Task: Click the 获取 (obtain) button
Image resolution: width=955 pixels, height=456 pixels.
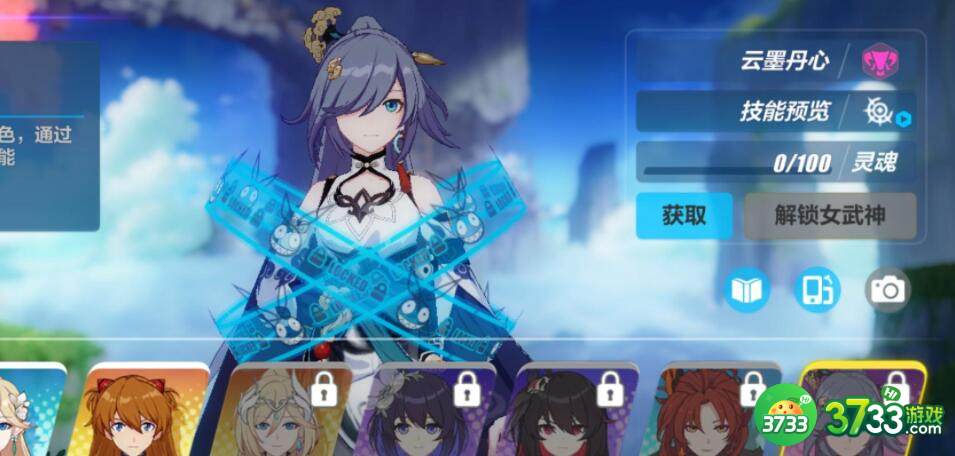Action: tap(684, 215)
